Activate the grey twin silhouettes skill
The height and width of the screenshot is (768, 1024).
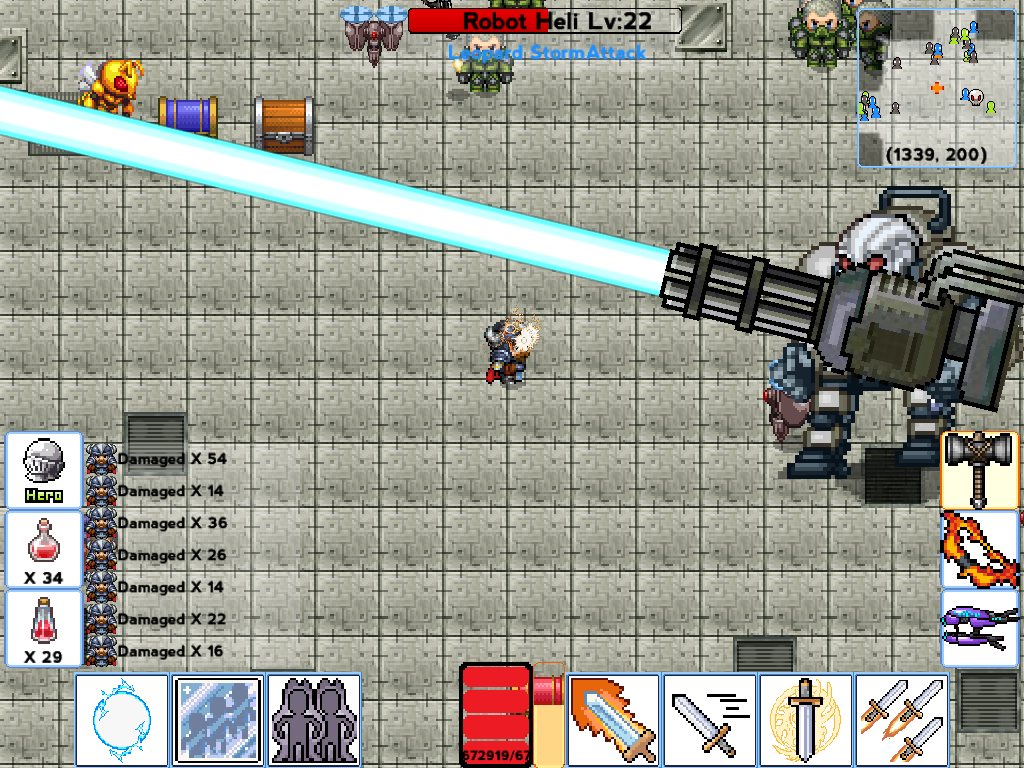[314, 719]
